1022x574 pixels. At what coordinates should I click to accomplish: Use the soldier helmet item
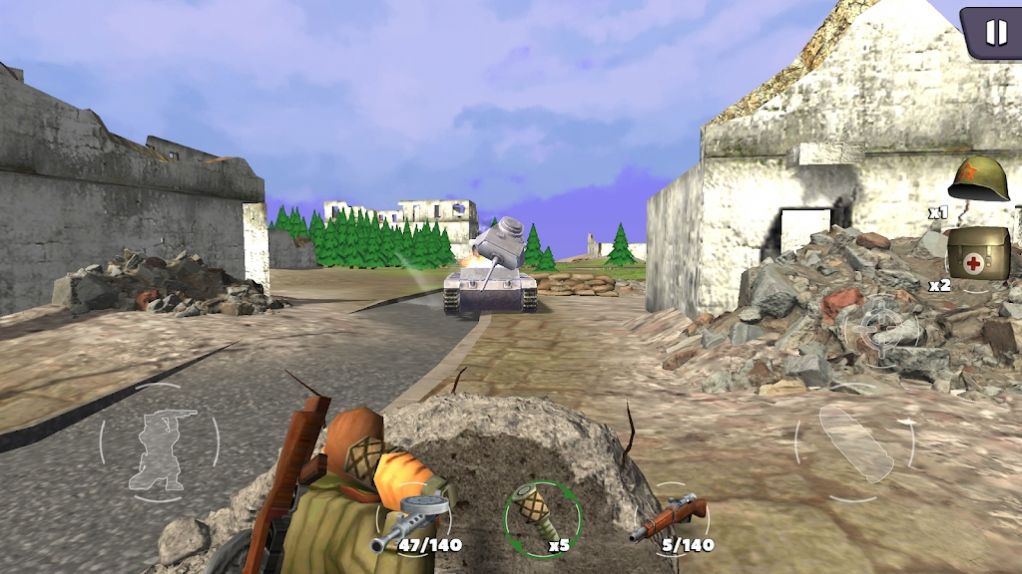(x=978, y=180)
